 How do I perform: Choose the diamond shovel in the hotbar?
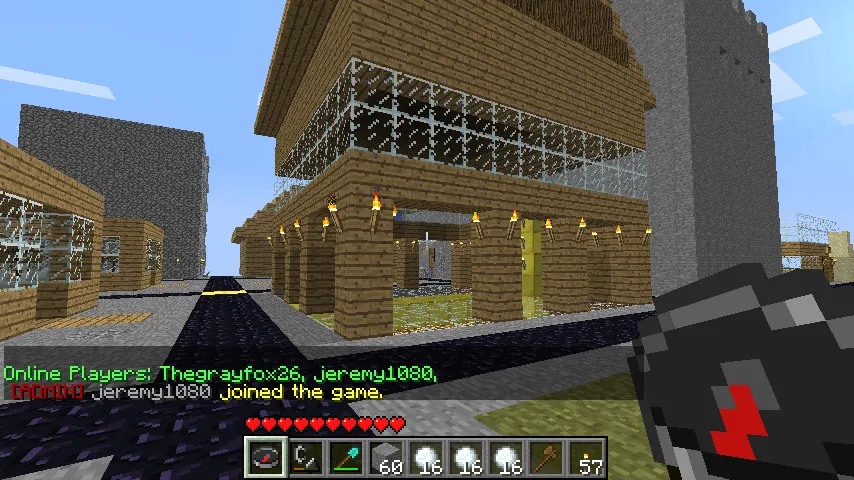346,458
